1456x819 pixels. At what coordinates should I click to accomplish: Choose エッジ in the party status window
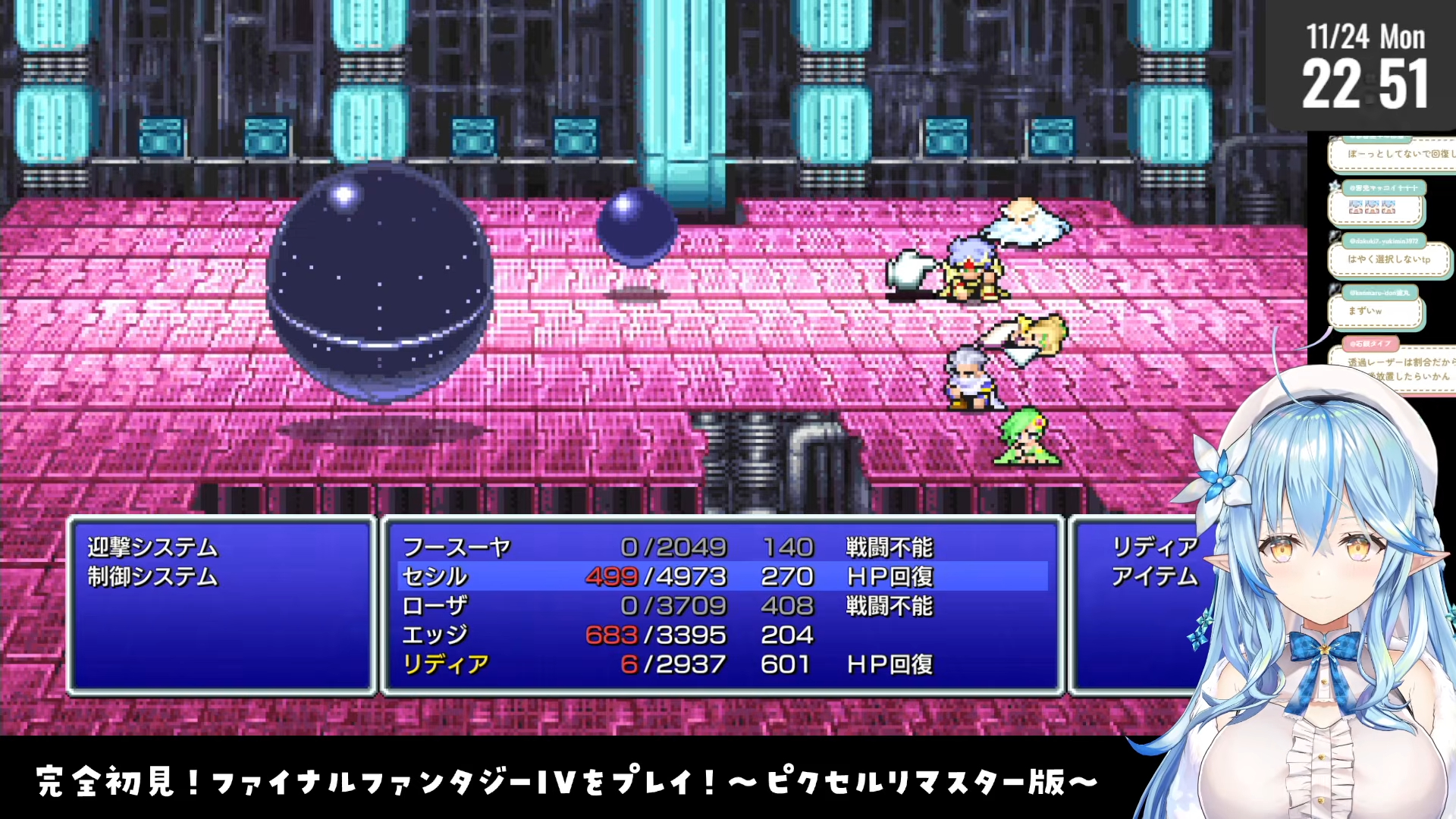coord(435,635)
